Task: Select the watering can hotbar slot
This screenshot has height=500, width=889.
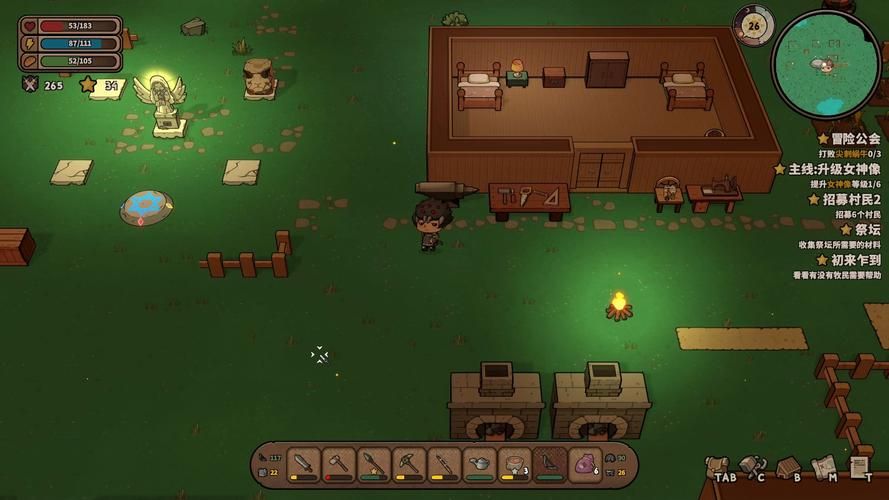Action: point(479,465)
